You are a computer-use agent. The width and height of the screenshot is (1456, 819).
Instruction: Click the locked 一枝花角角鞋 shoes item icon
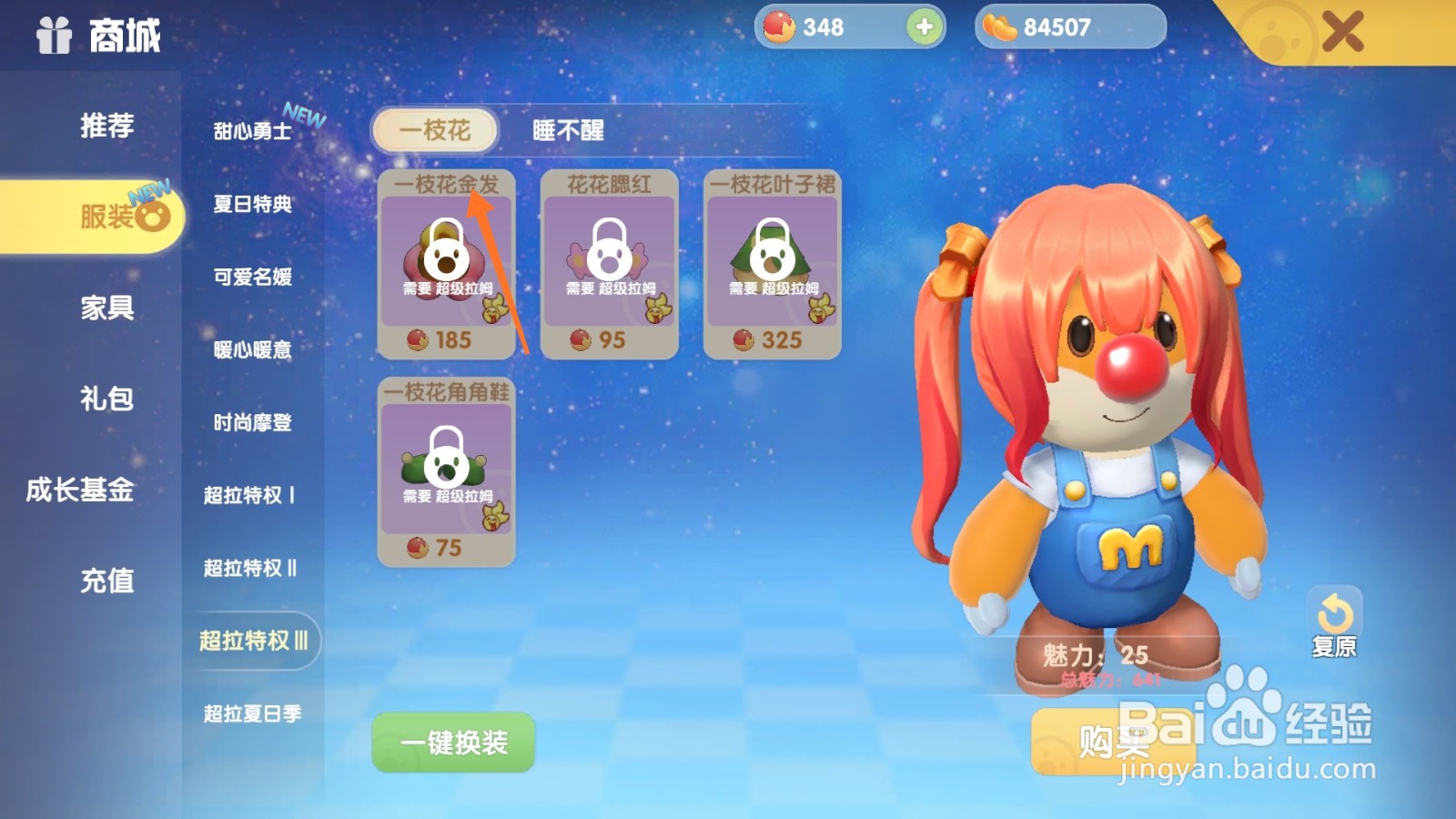pos(446,469)
